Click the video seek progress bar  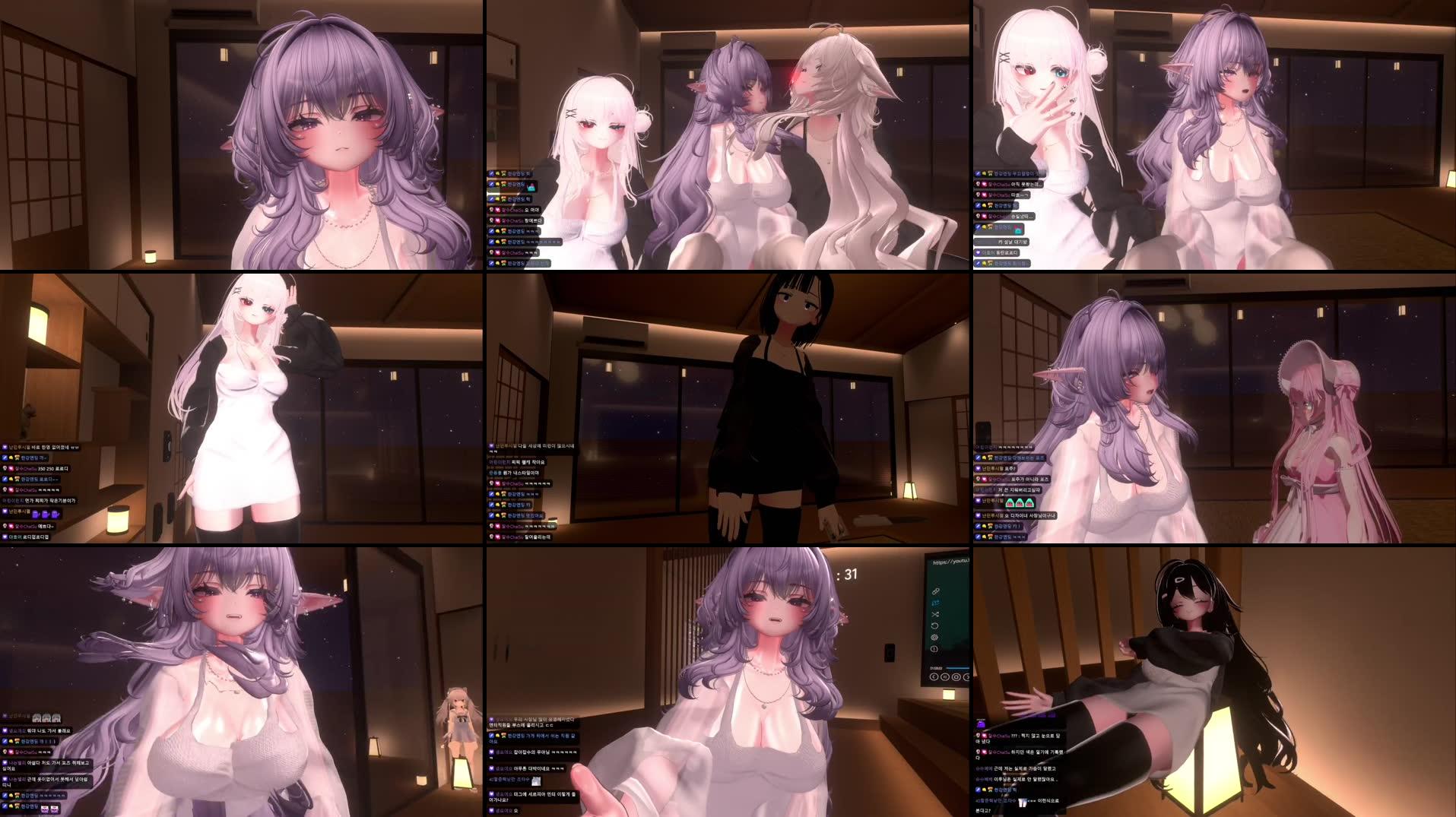pos(960,667)
